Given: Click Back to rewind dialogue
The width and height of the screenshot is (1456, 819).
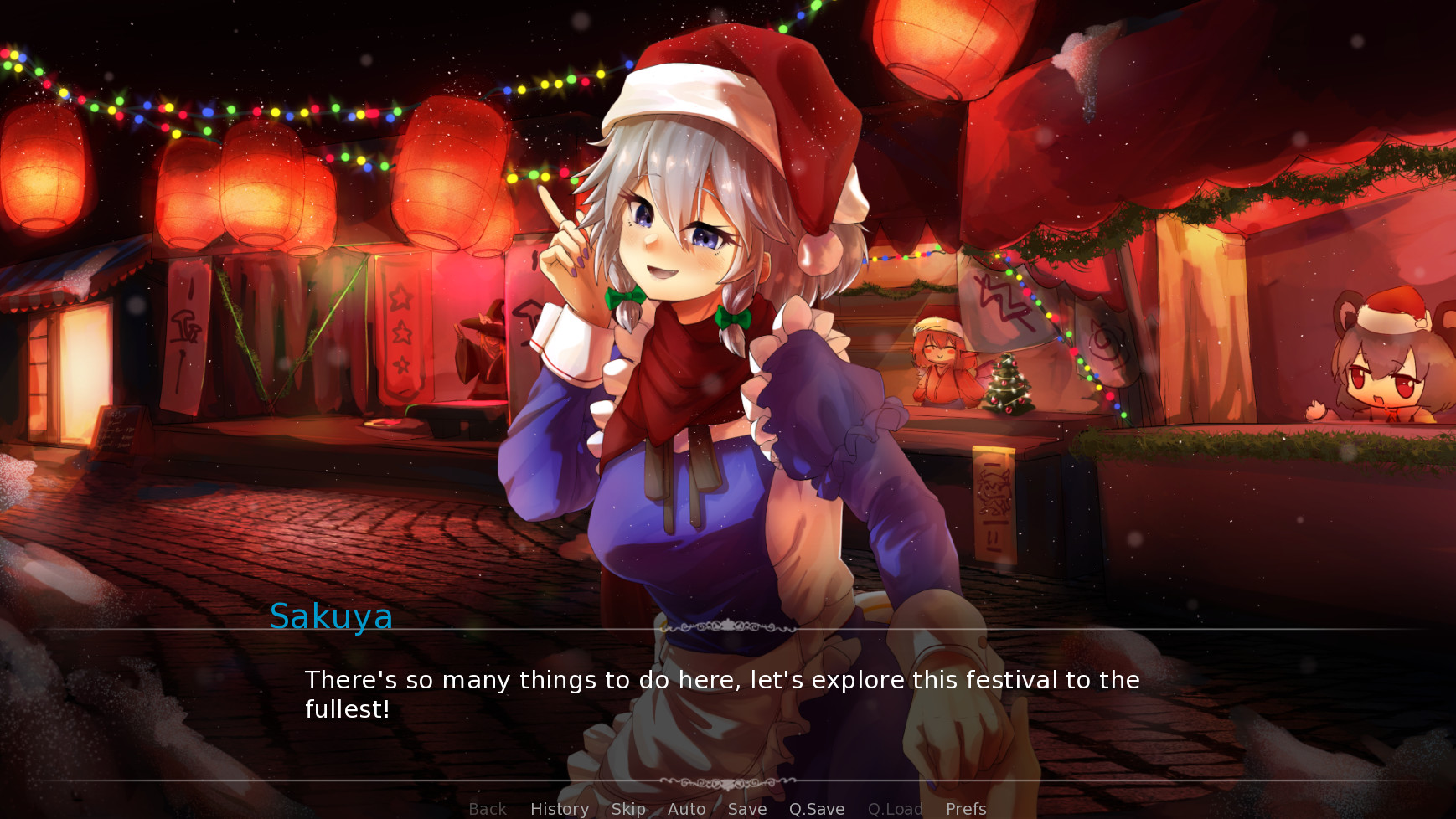Looking at the screenshot, I should tap(487, 807).
